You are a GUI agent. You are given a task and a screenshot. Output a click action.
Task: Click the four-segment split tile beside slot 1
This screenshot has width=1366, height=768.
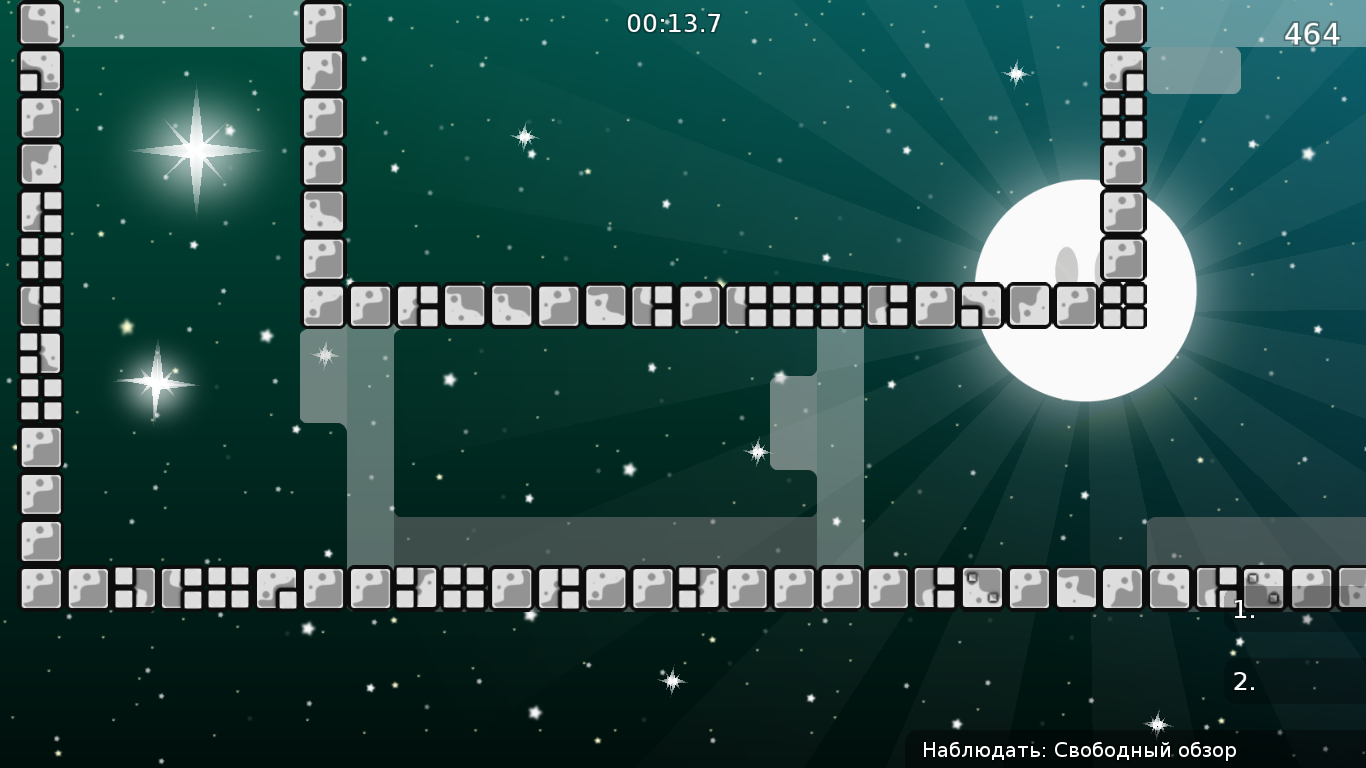[1217, 587]
